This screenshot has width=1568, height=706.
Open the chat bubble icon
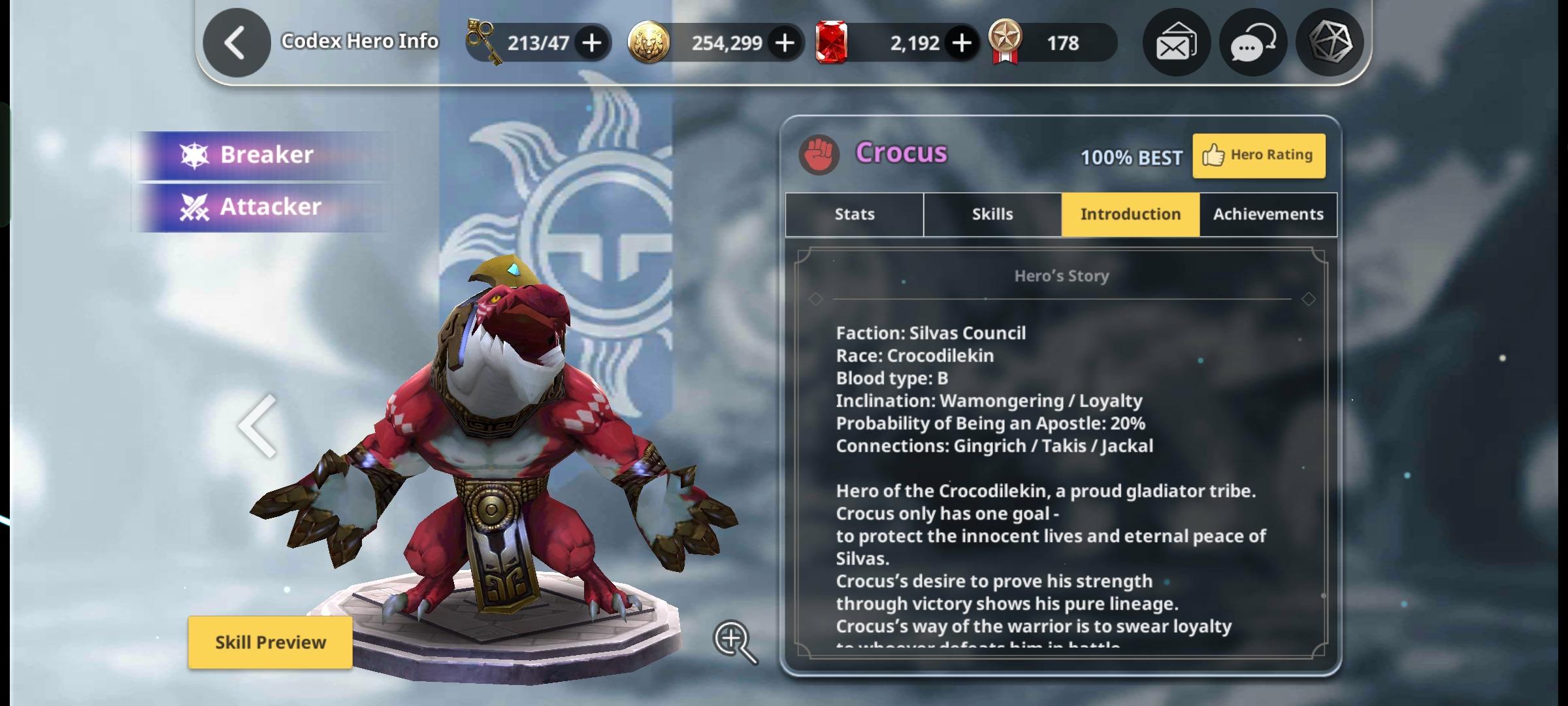1252,43
